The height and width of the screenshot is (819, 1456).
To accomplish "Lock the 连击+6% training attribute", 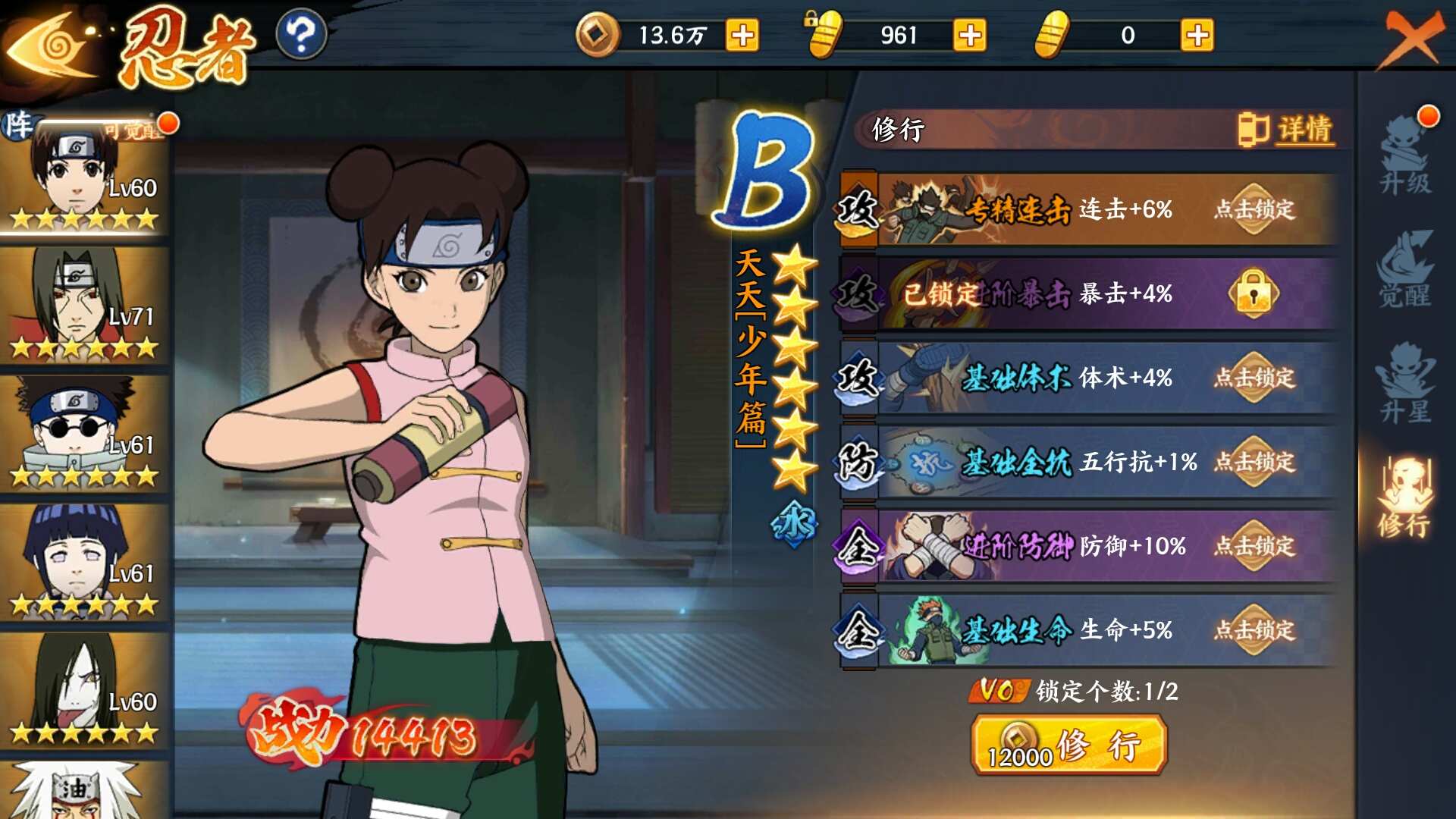I will click(x=1254, y=209).
